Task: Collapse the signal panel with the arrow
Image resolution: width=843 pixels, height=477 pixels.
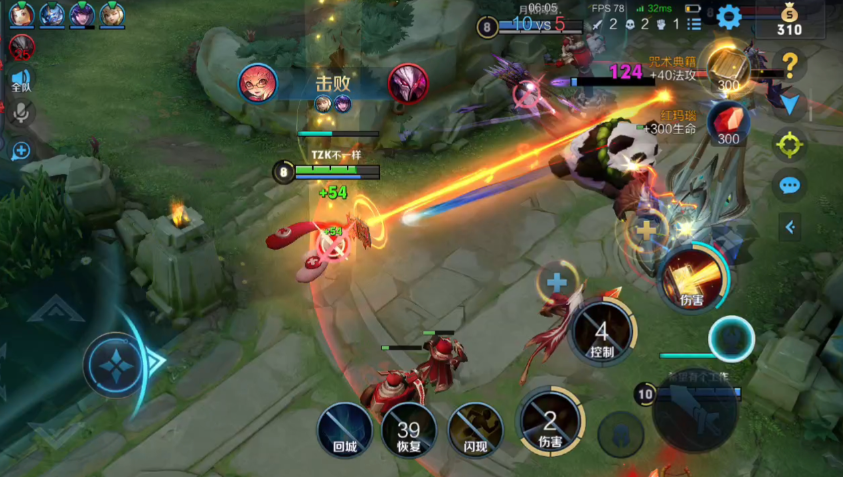Action: tap(790, 227)
